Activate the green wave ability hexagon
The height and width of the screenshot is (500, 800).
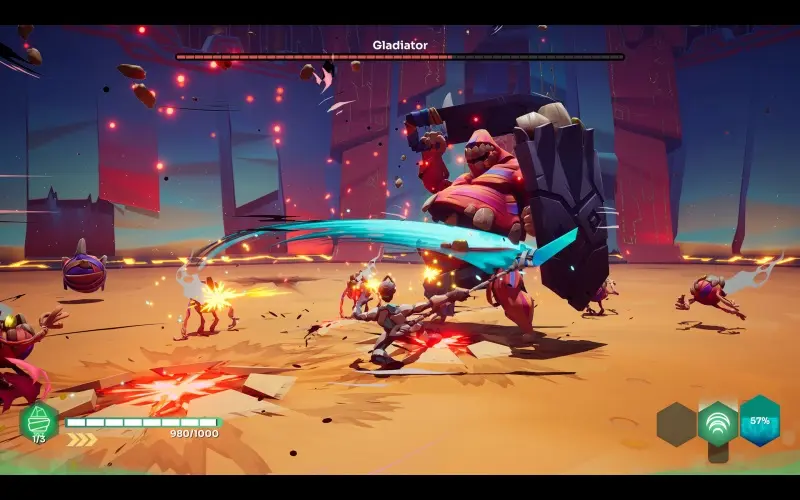tap(718, 424)
